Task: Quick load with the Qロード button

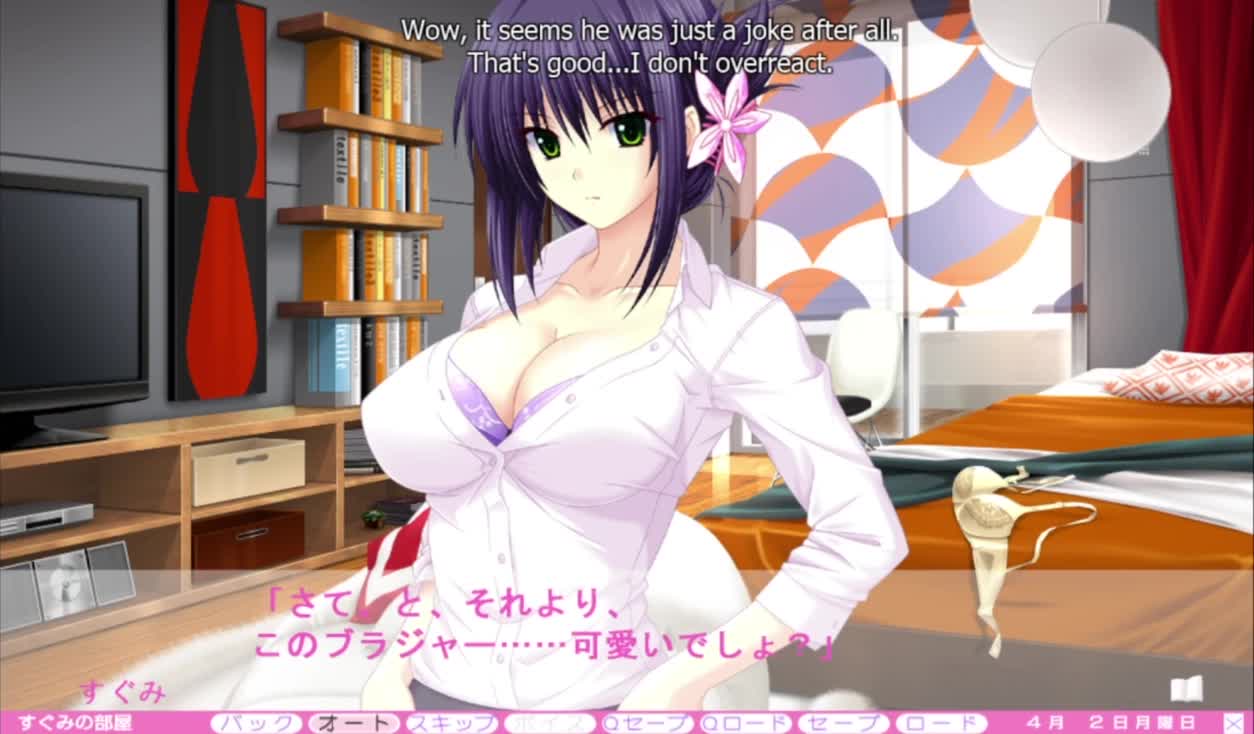Action: (745, 723)
